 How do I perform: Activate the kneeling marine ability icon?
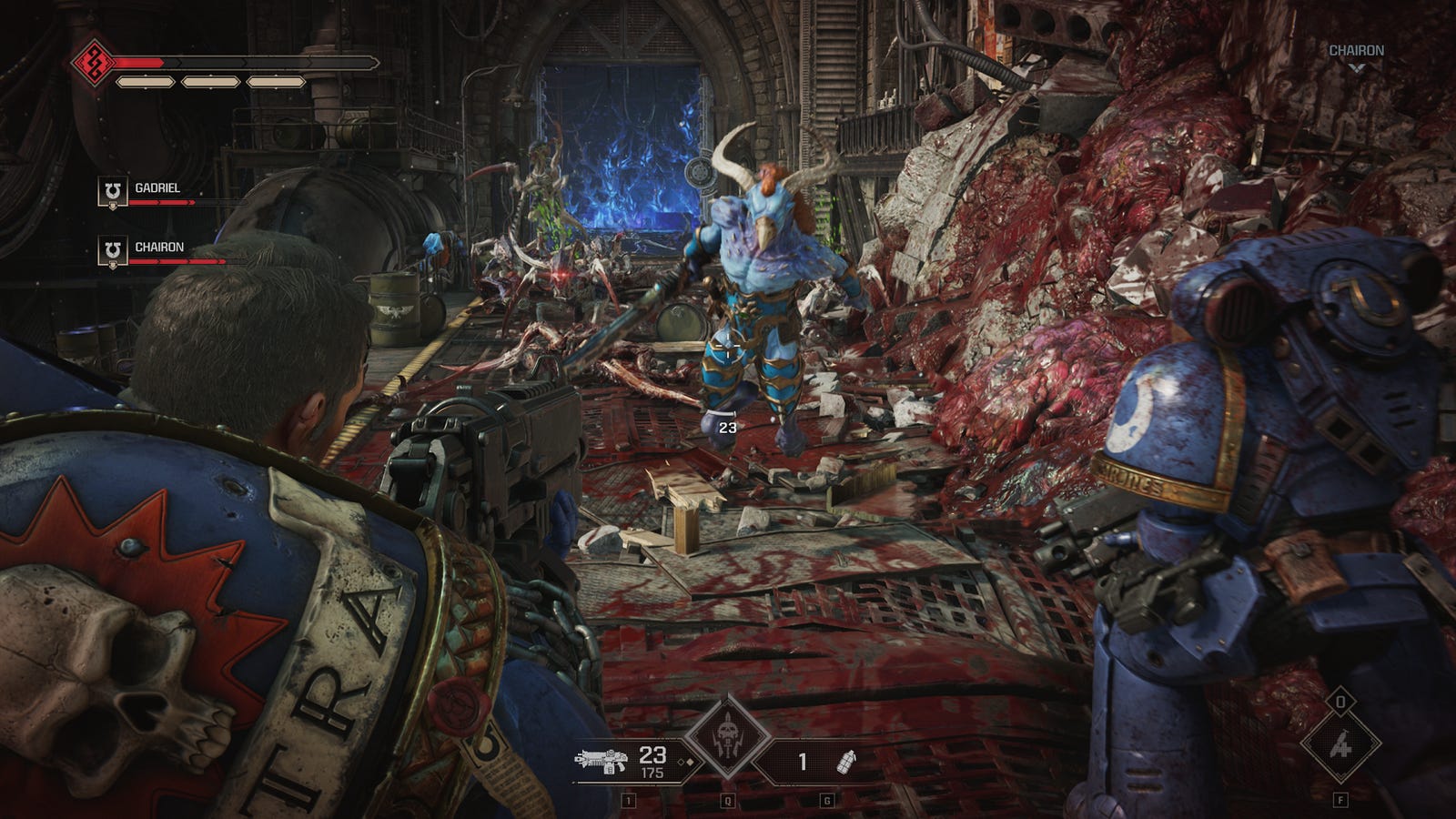coord(1340,746)
